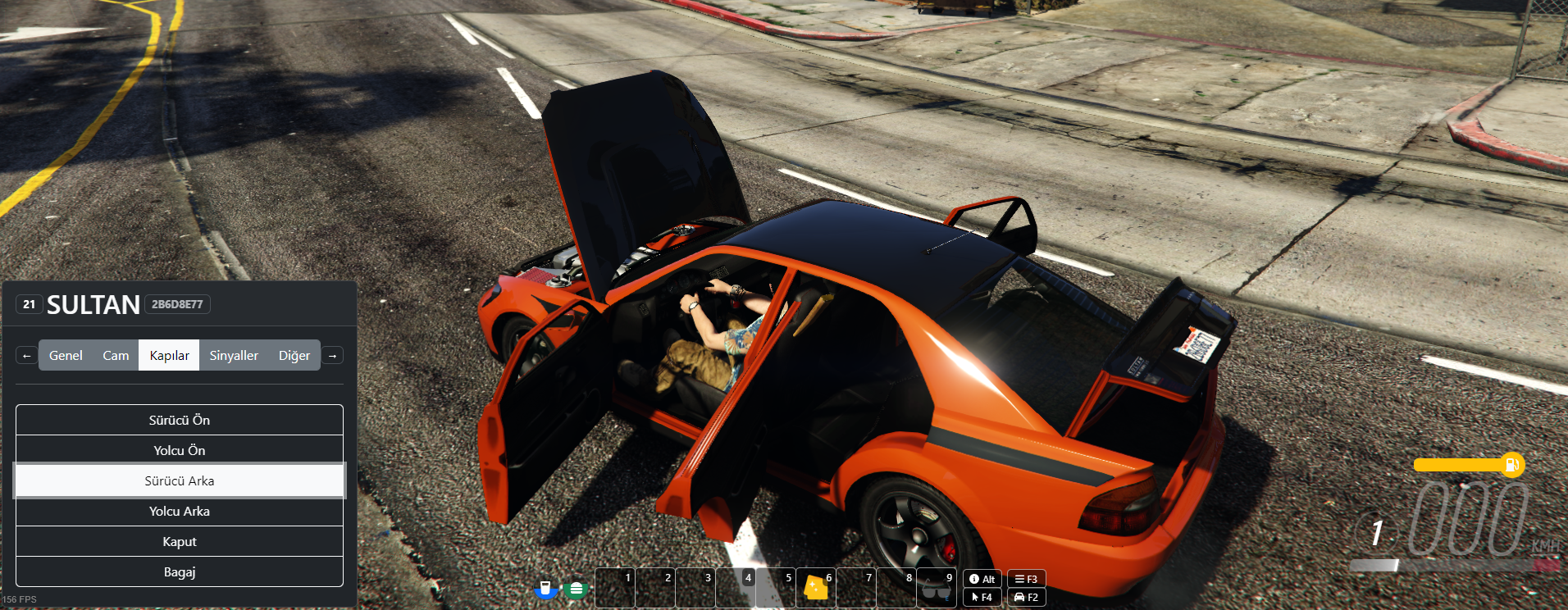Toggle the Bagaj (trunk) open
Image resolution: width=1568 pixels, height=610 pixels.
click(x=180, y=571)
